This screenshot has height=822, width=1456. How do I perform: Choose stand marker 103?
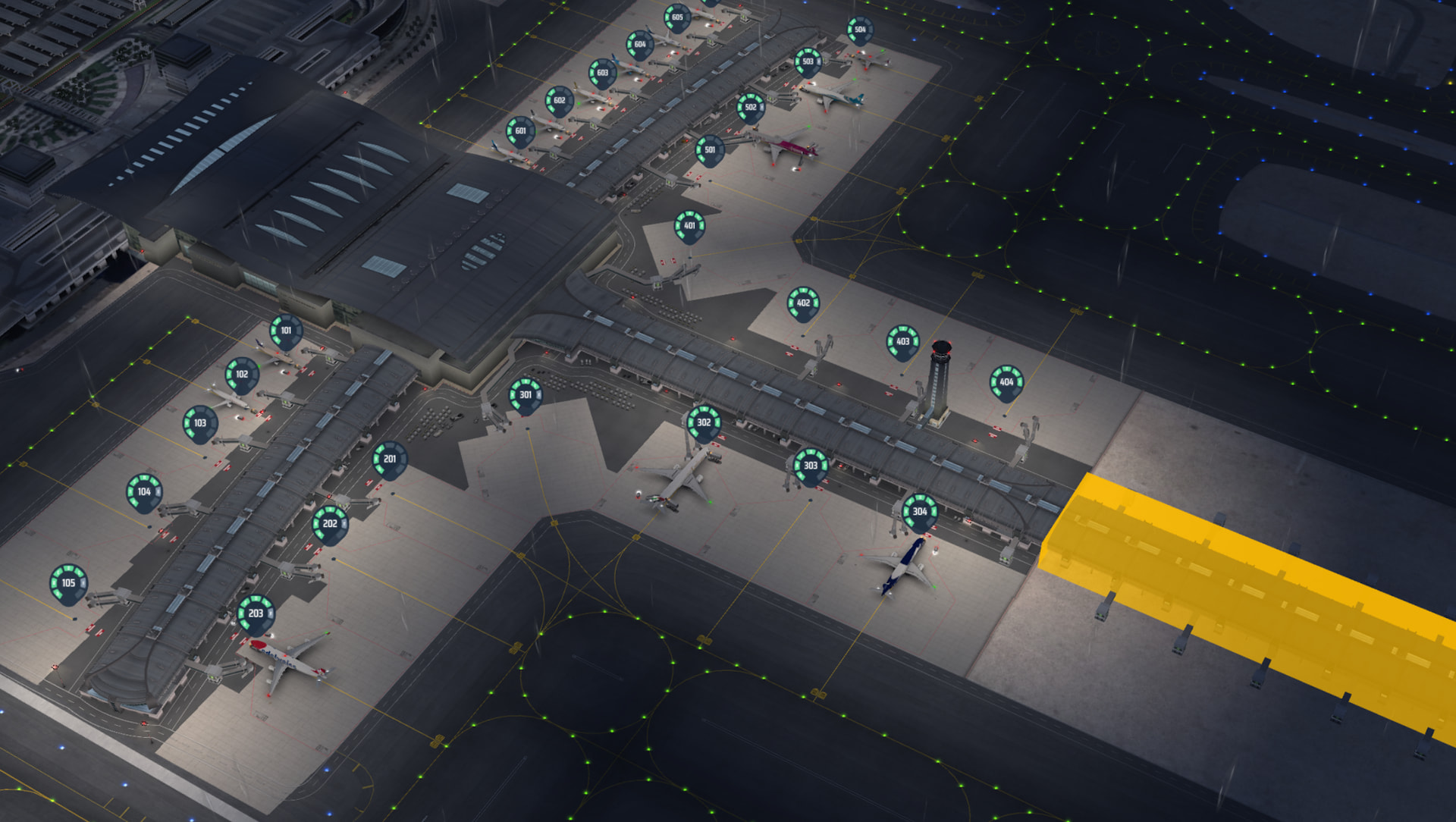pyautogui.click(x=200, y=423)
